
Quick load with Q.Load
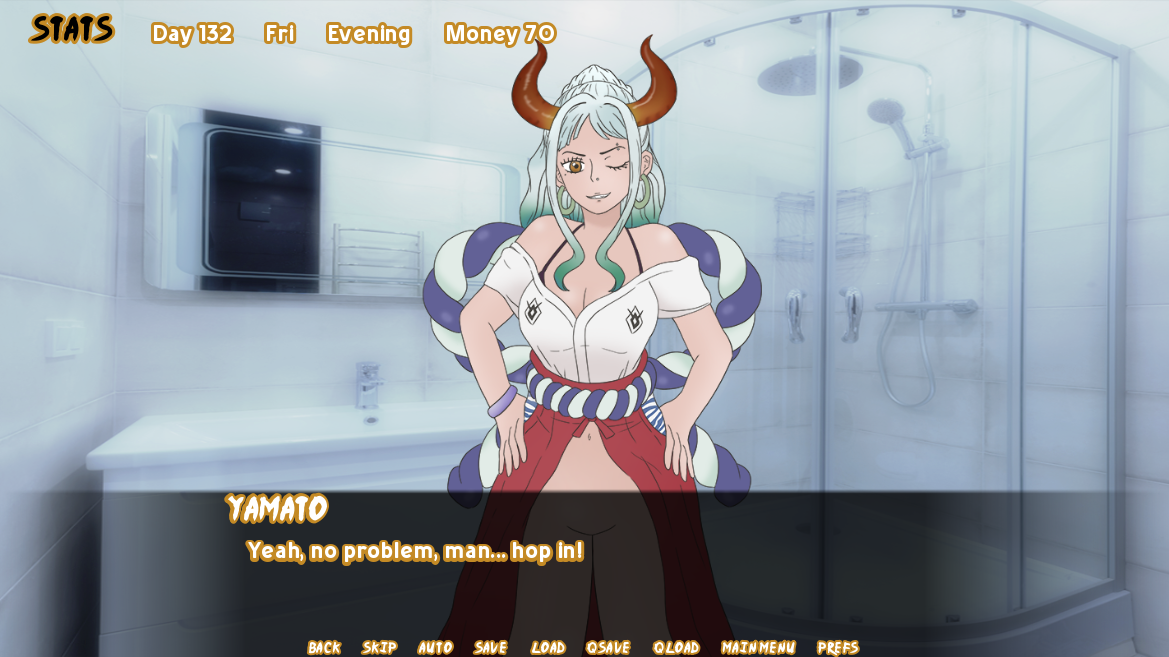click(676, 647)
